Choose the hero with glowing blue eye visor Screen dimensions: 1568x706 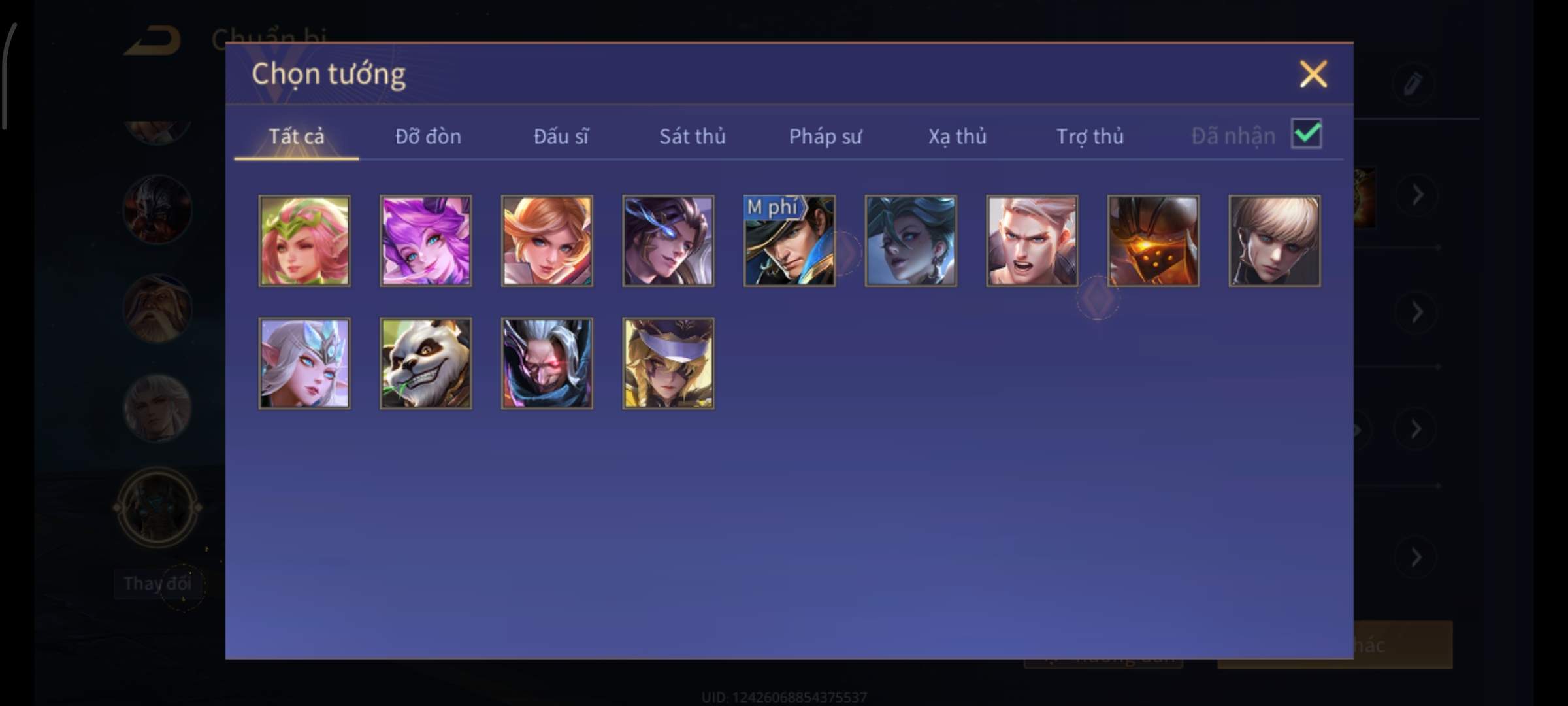coord(668,241)
